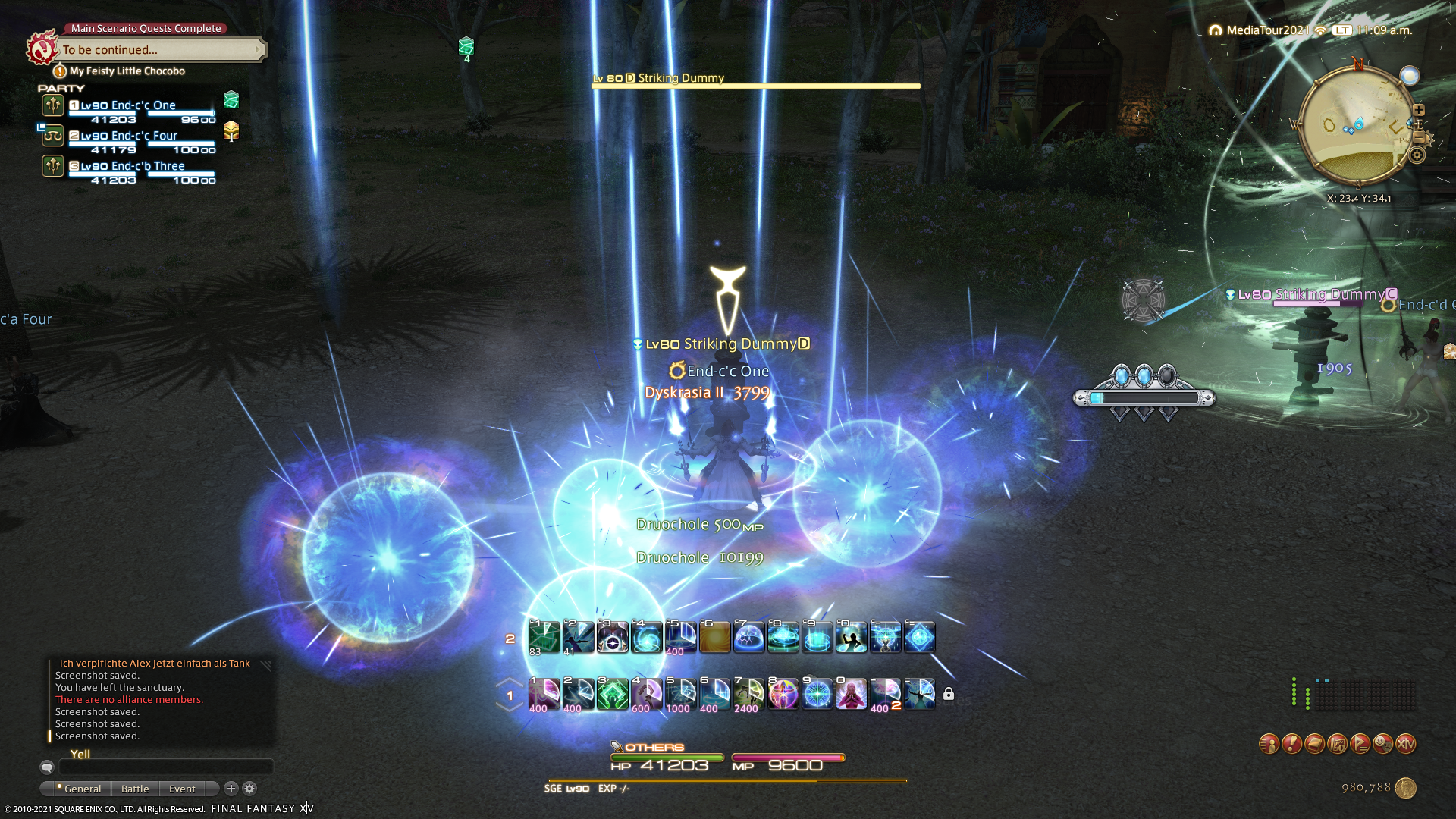Add a new chat tab
This screenshot has height=819, width=1456.
(231, 789)
